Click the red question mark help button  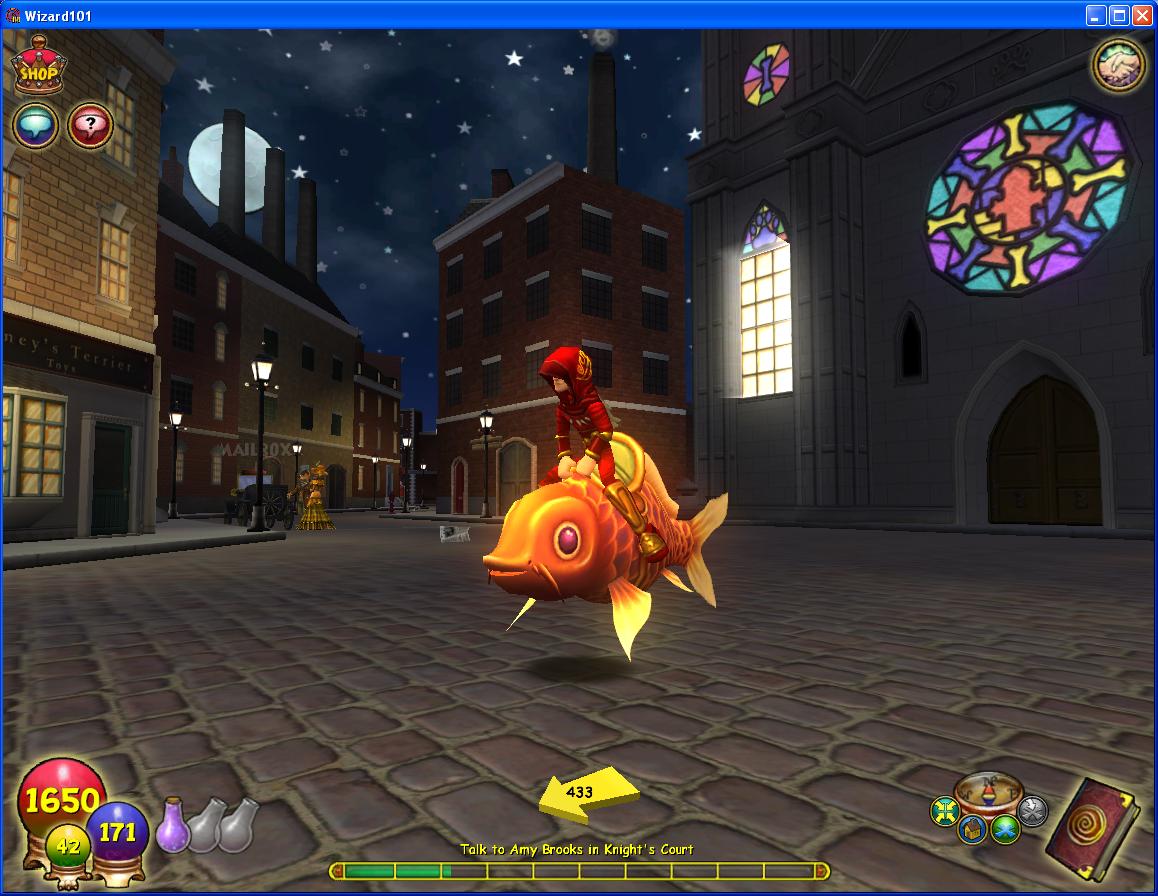click(90, 127)
